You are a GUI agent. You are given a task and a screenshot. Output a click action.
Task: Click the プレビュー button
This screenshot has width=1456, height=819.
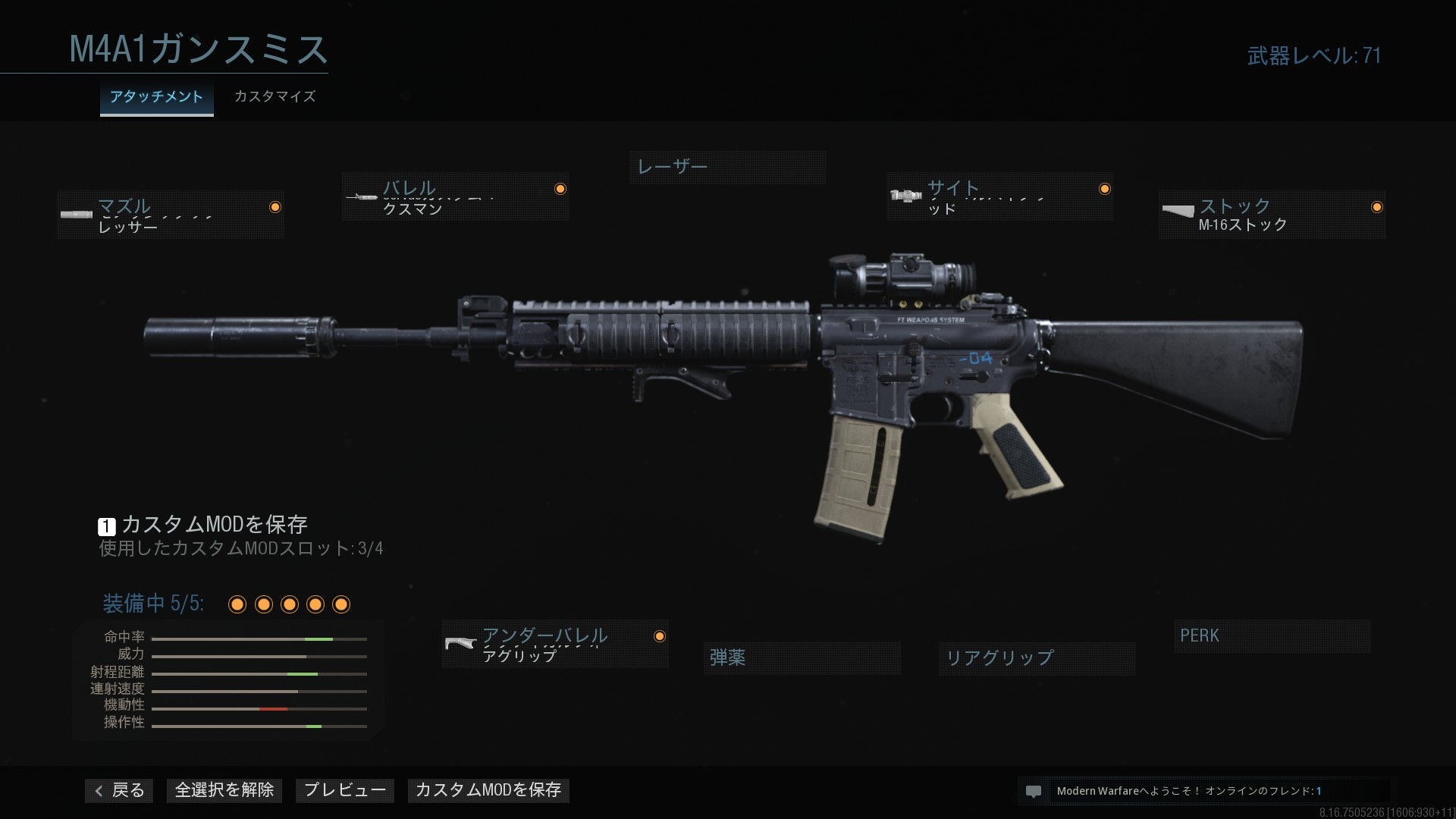(x=344, y=790)
